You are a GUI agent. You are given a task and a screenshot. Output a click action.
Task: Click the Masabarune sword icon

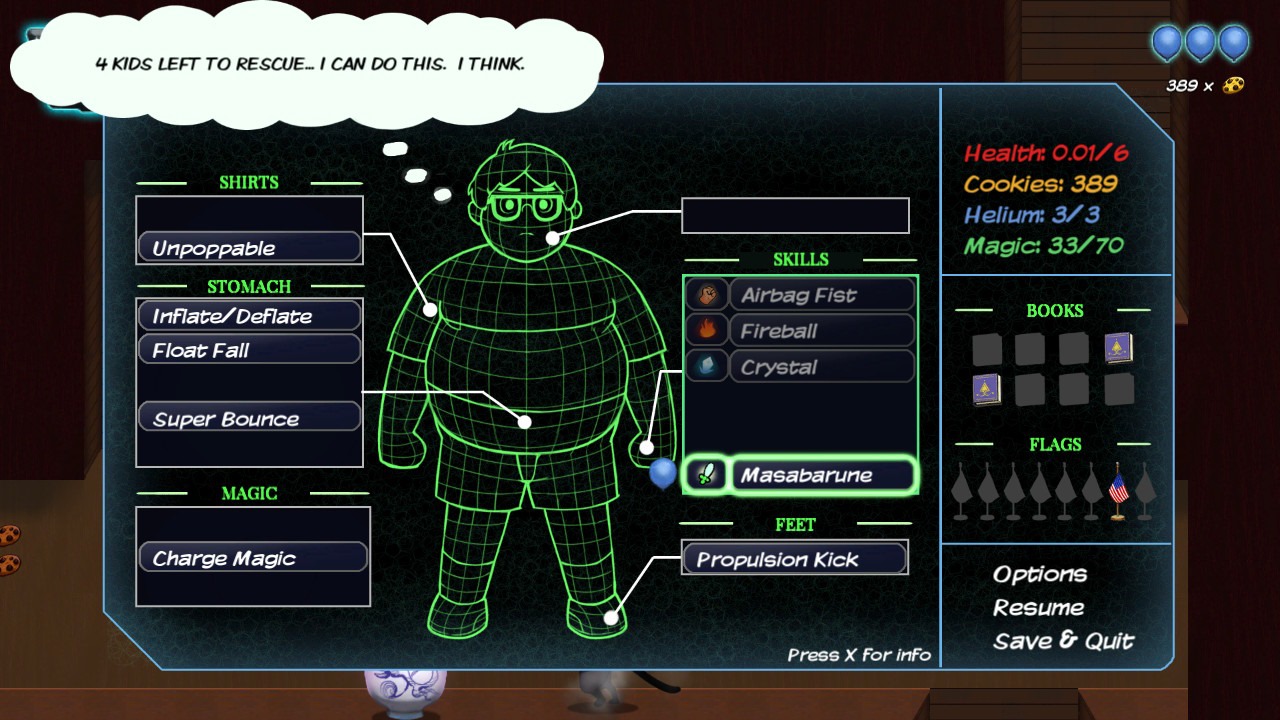click(704, 474)
